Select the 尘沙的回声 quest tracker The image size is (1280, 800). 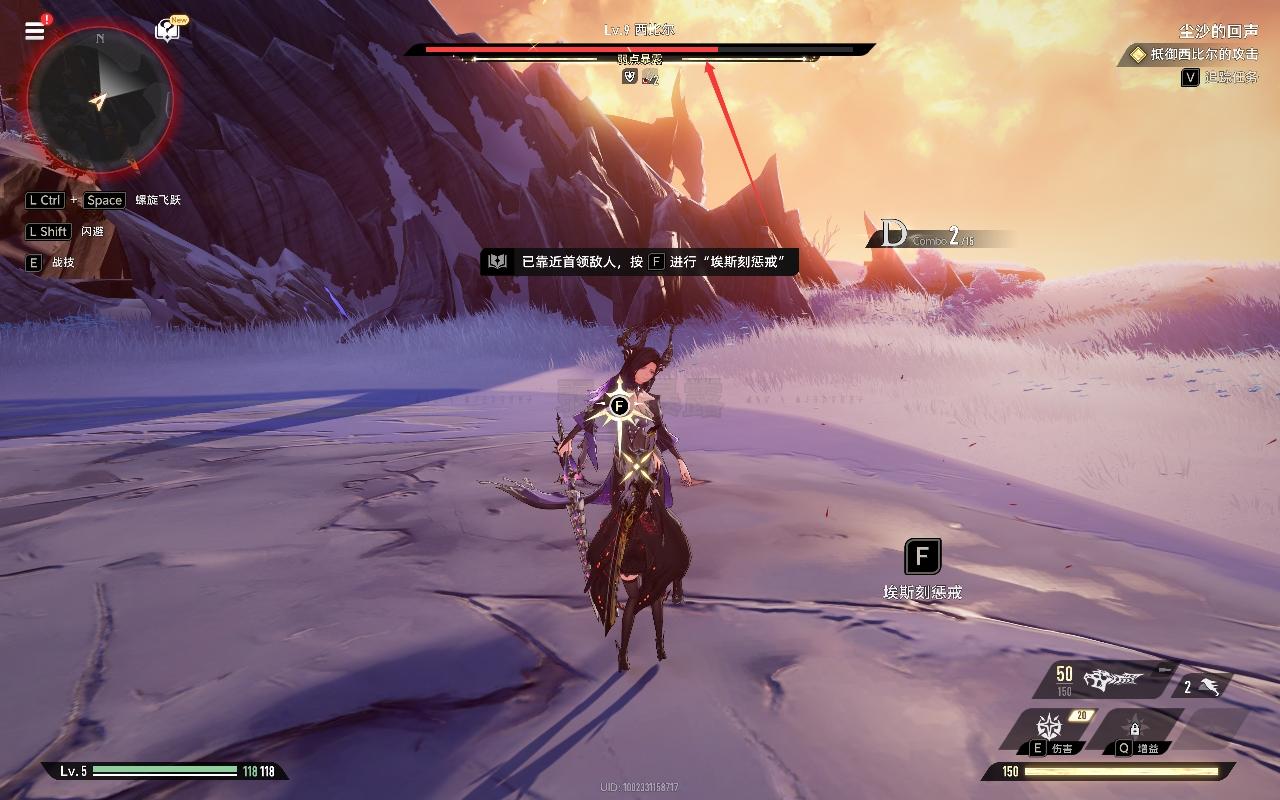click(1217, 32)
